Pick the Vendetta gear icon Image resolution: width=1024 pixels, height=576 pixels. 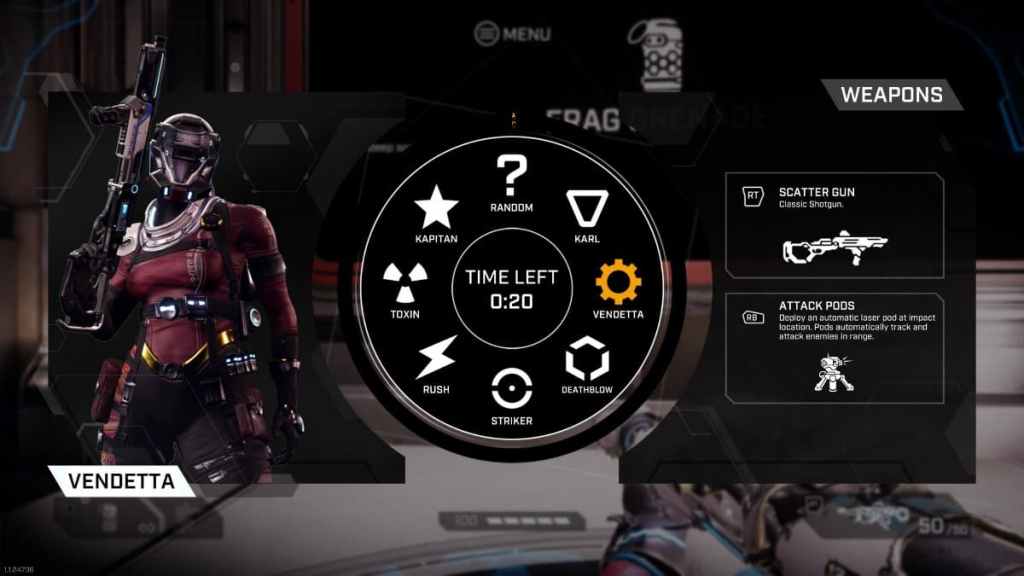(x=618, y=283)
